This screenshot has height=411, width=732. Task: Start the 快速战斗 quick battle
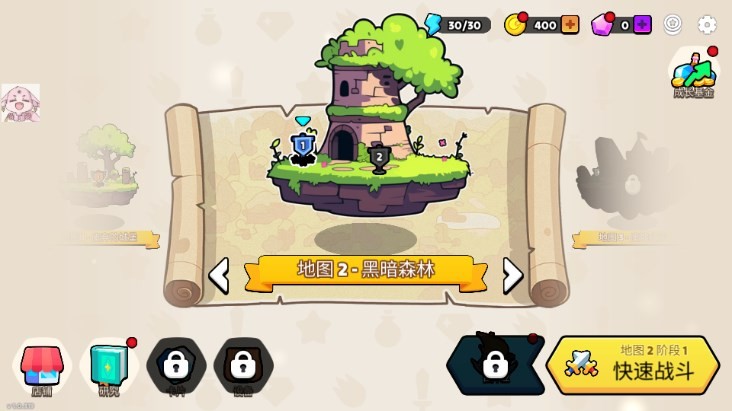[633, 365]
